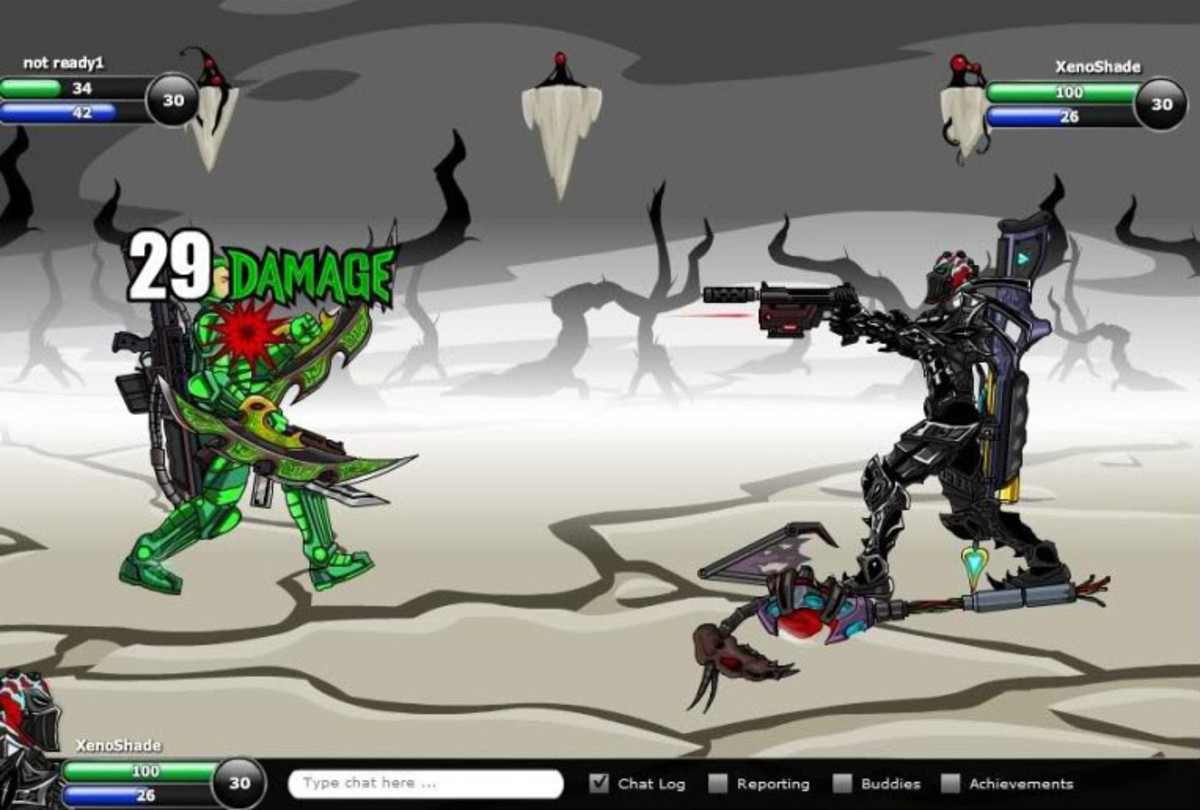Tick the Buddies checkbox
This screenshot has height=810, width=1200.
click(843, 783)
